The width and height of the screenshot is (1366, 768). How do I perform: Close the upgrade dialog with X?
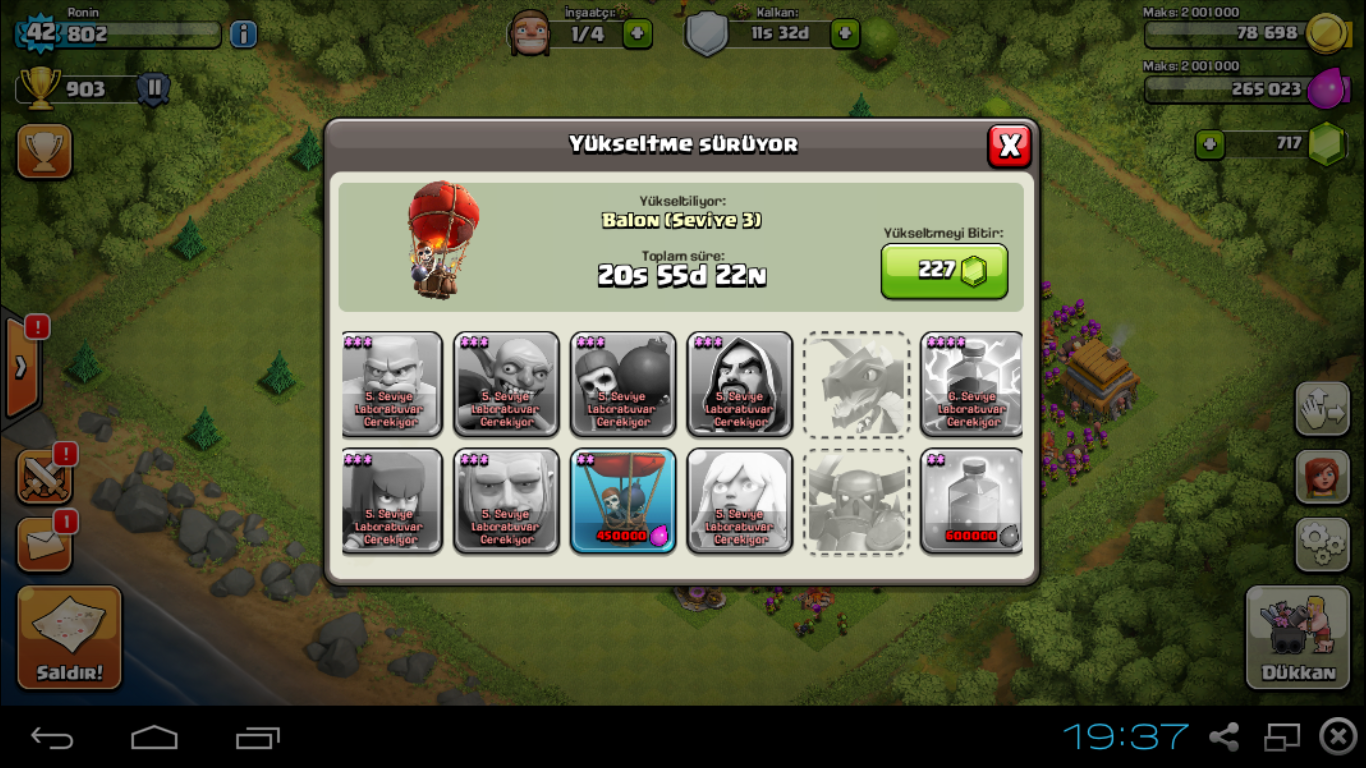coord(1009,146)
